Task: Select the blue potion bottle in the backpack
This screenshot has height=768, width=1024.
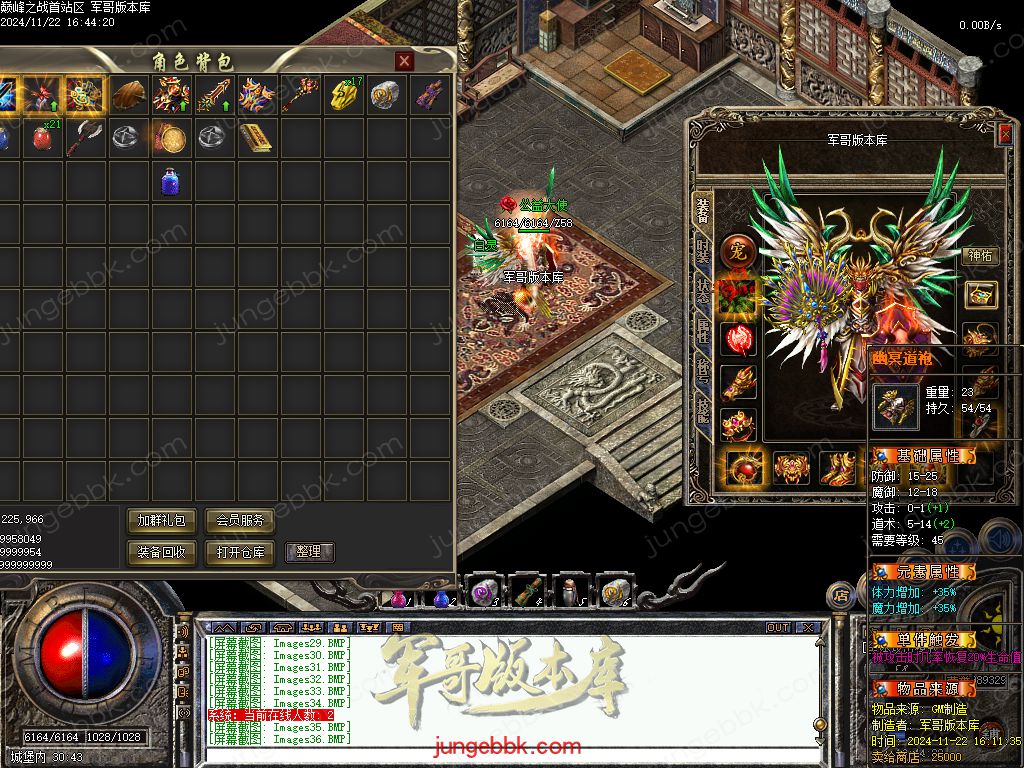Action: coord(170,182)
